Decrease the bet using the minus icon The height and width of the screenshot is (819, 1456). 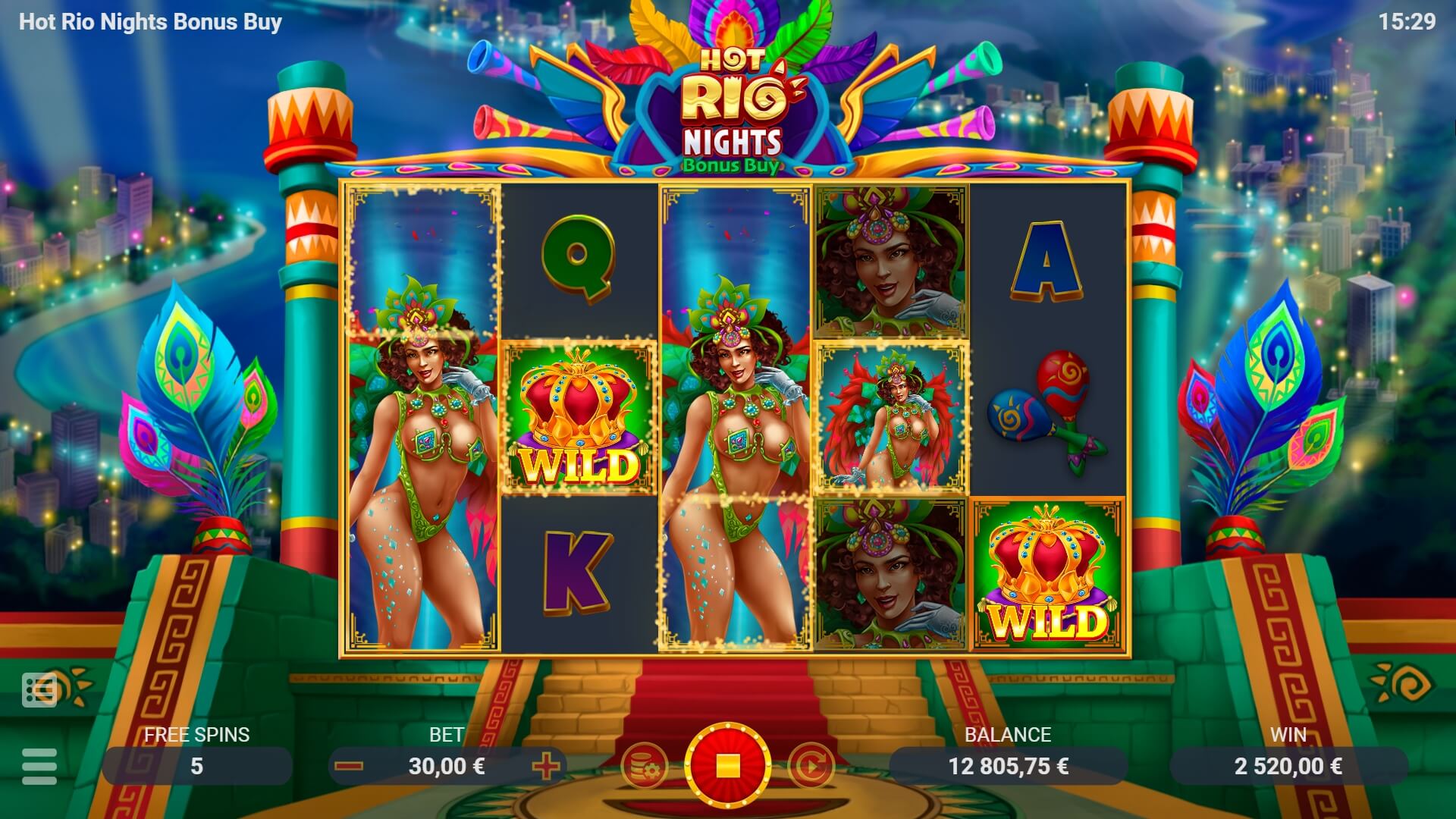(348, 766)
